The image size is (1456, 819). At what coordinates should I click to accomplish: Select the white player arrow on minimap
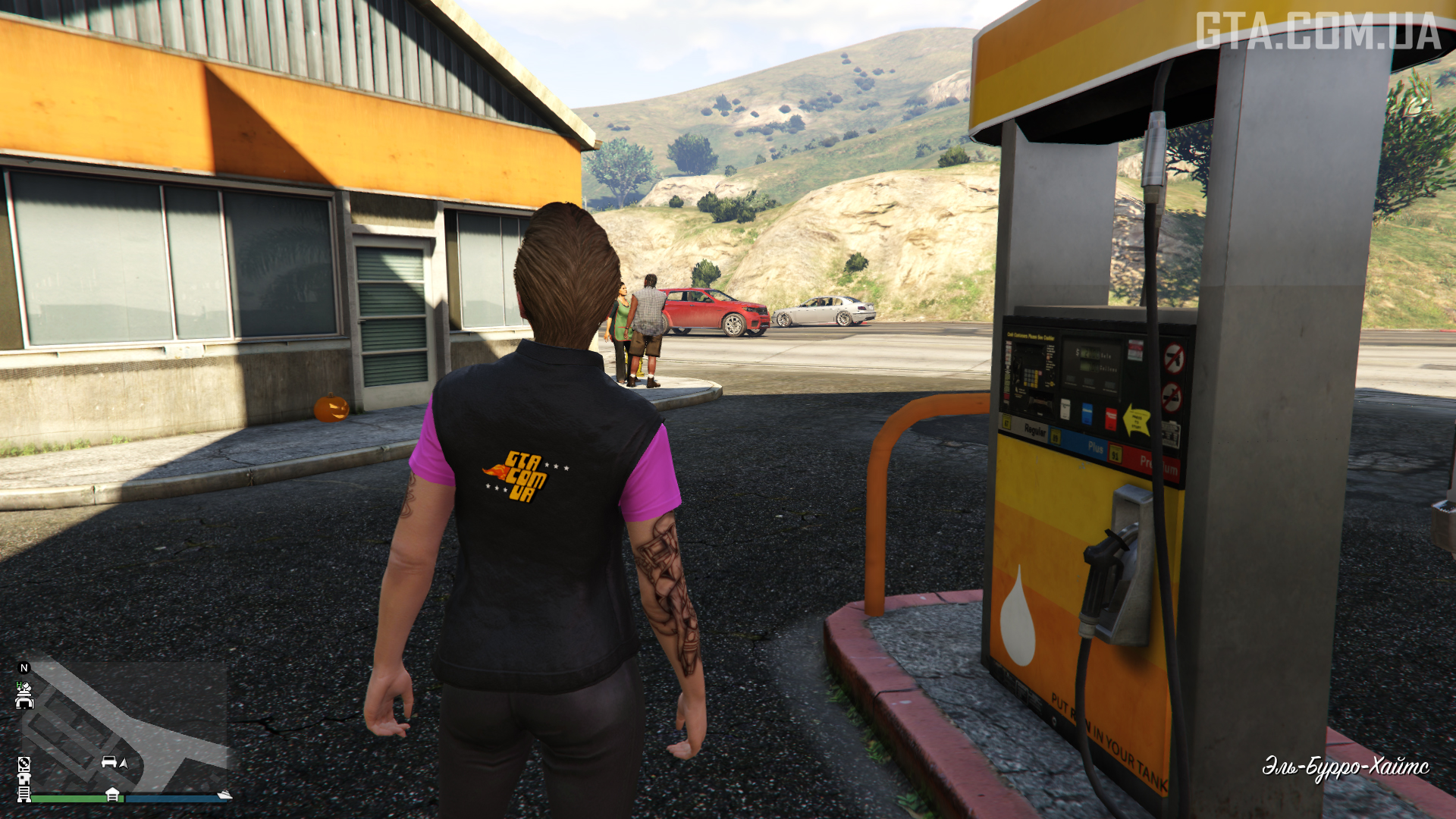[124, 762]
